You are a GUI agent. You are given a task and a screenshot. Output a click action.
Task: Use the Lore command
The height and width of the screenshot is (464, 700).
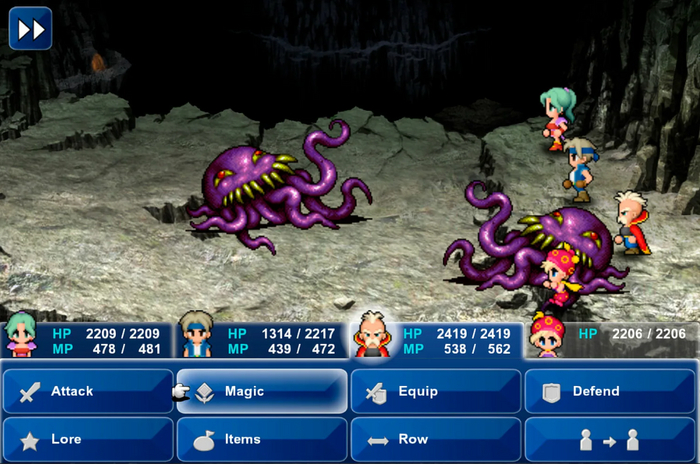[88, 439]
